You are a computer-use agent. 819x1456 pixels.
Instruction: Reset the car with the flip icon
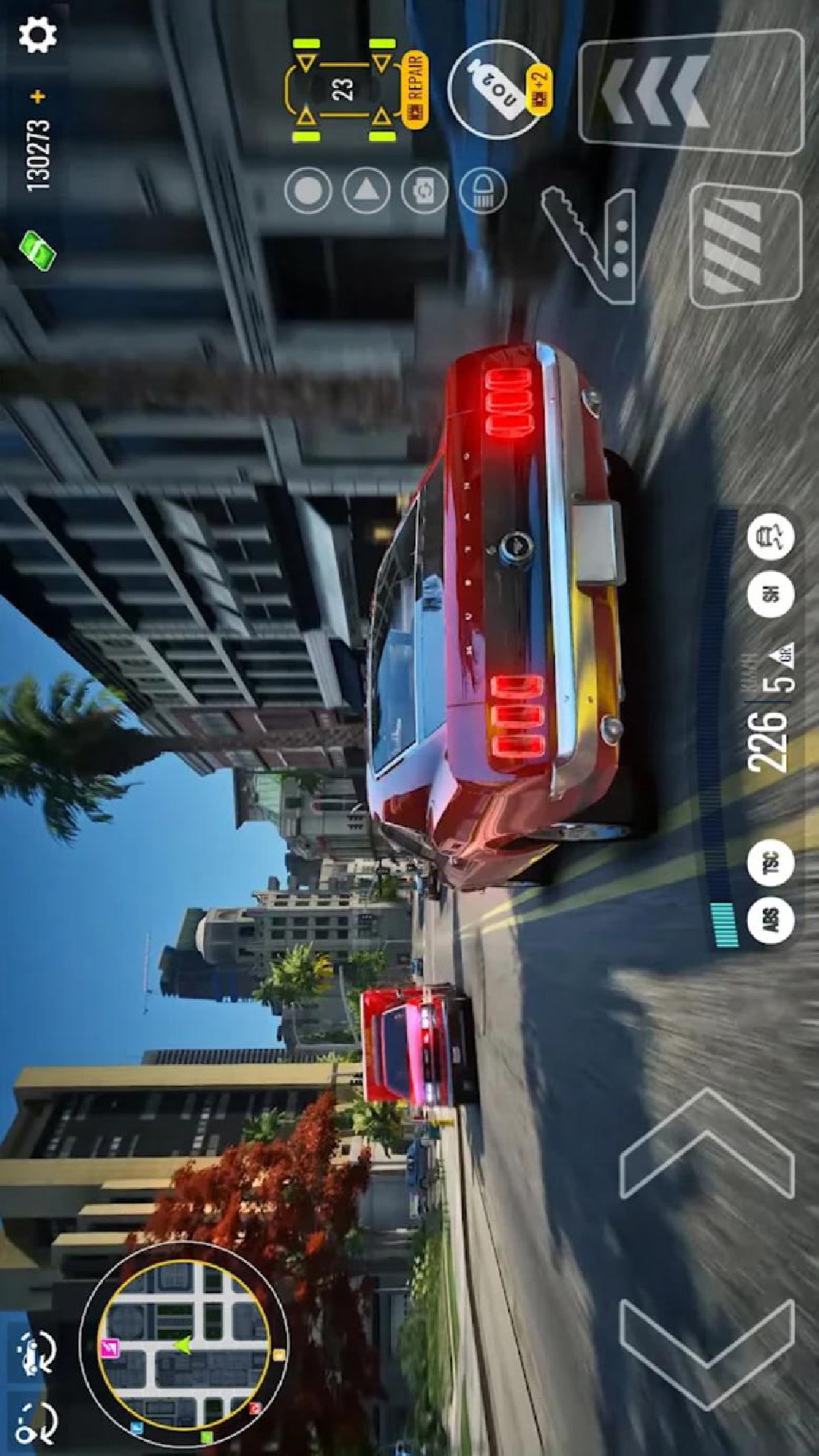[35, 1352]
